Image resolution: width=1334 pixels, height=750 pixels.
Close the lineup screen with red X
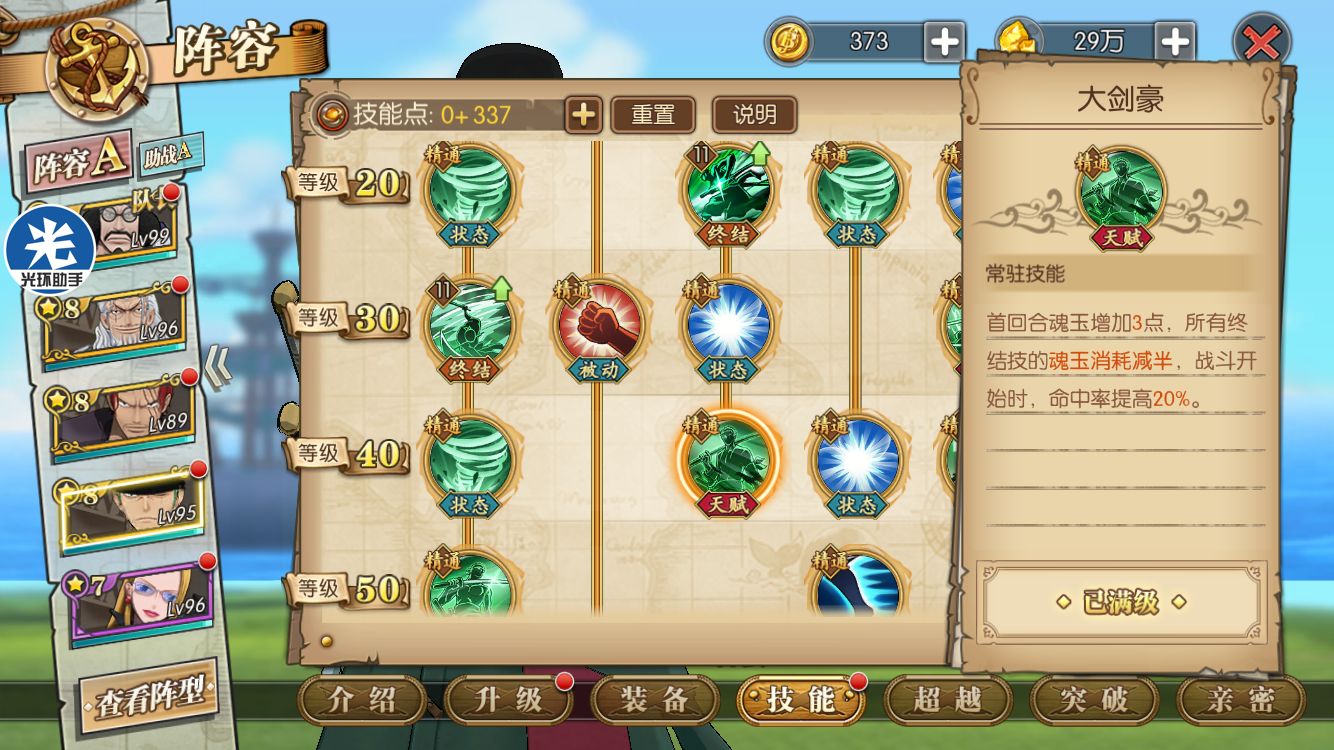pos(1262,44)
